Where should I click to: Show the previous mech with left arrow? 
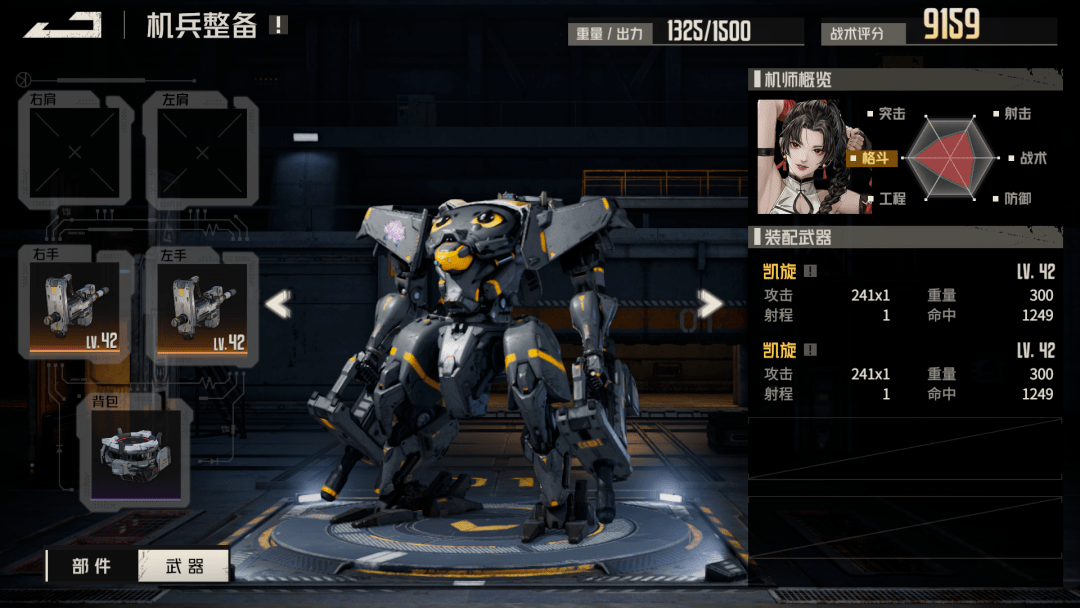(x=277, y=303)
